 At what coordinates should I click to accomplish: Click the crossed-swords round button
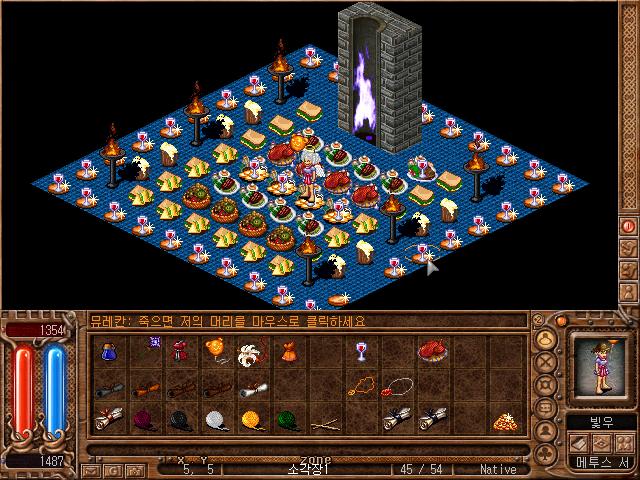pos(546,361)
